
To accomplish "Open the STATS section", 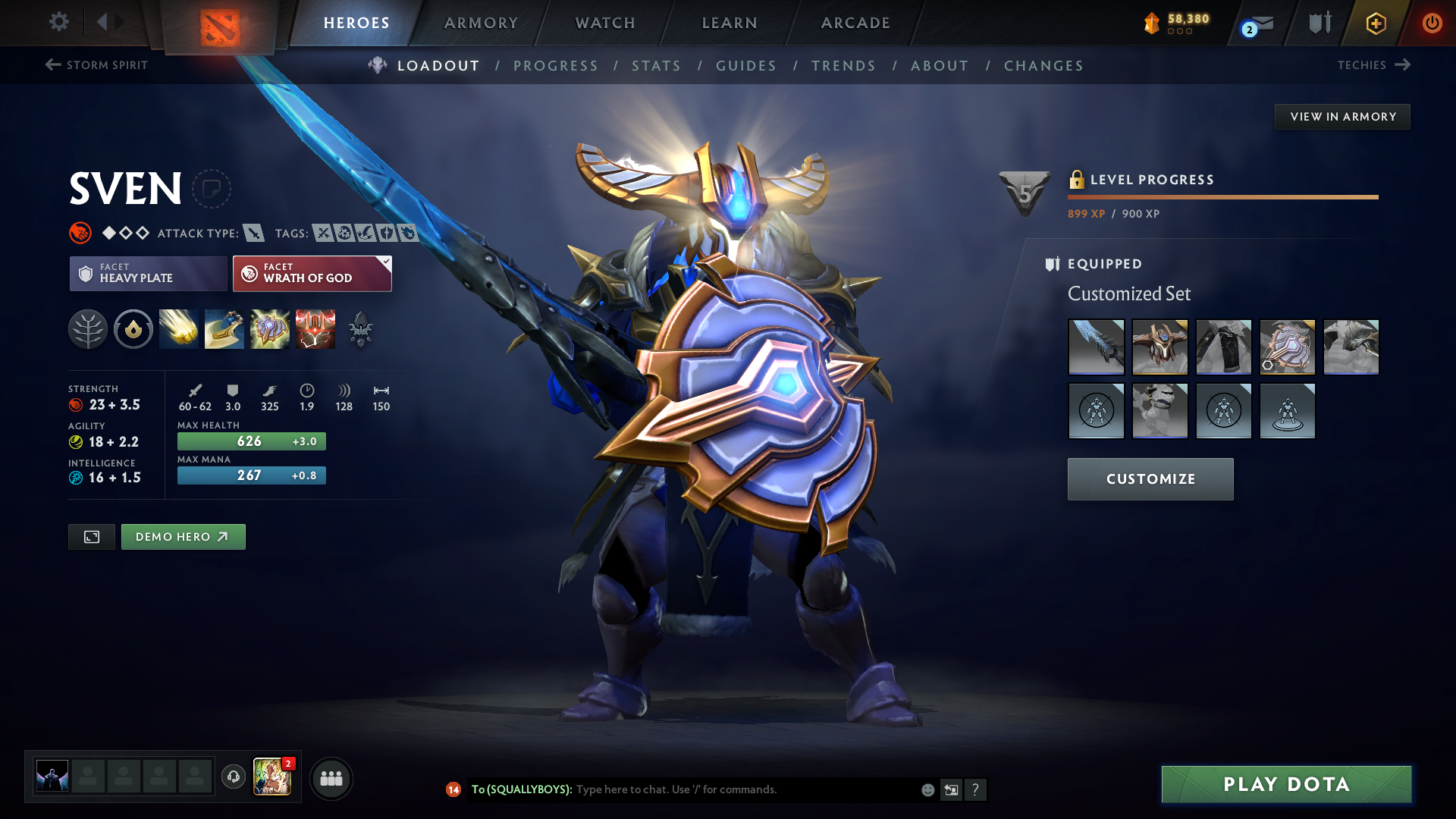I will 657,66.
